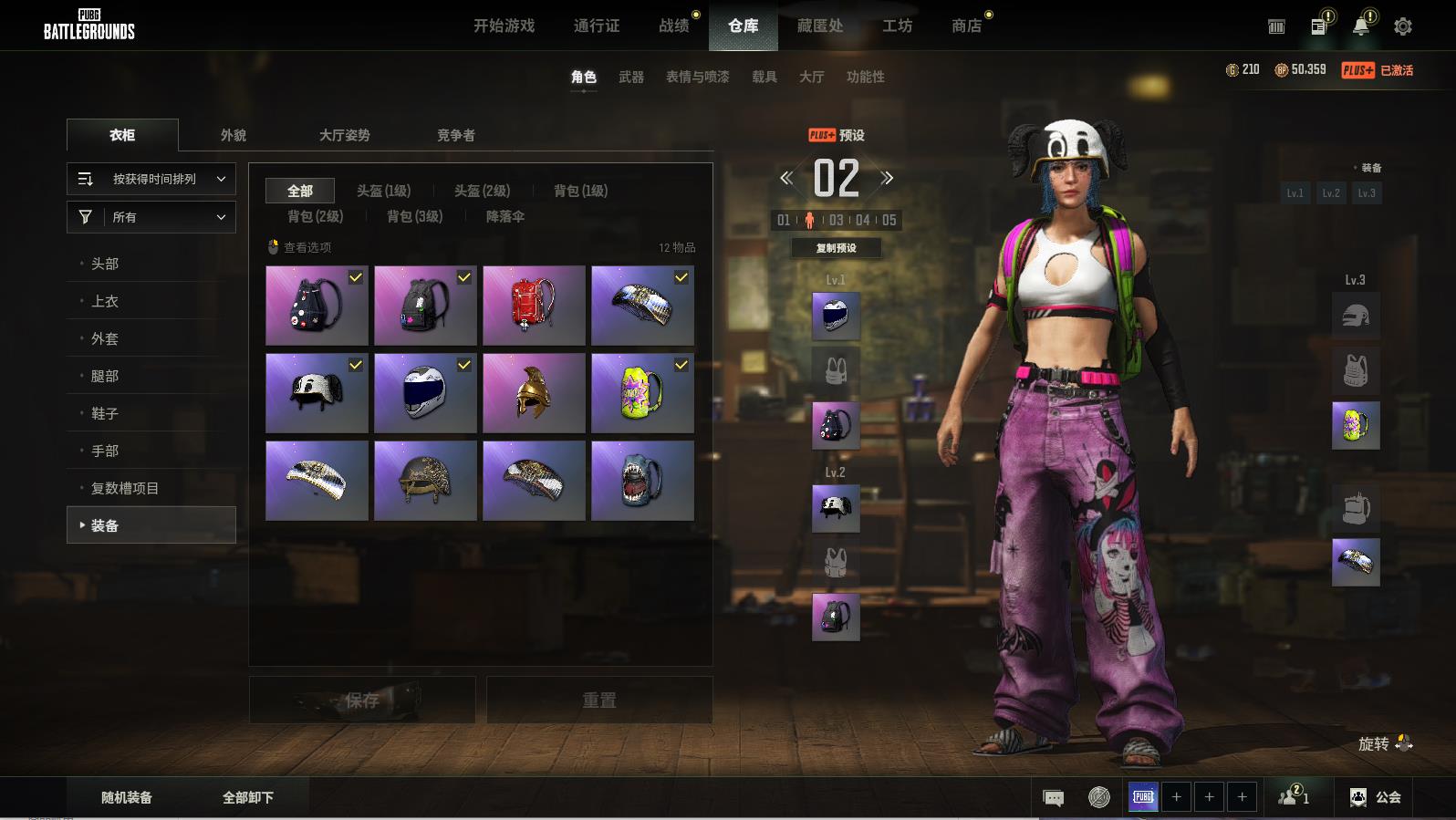Image resolution: width=1456 pixels, height=820 pixels.
Task: Switch to the 载具 vehicles sub-tab
Action: click(764, 77)
